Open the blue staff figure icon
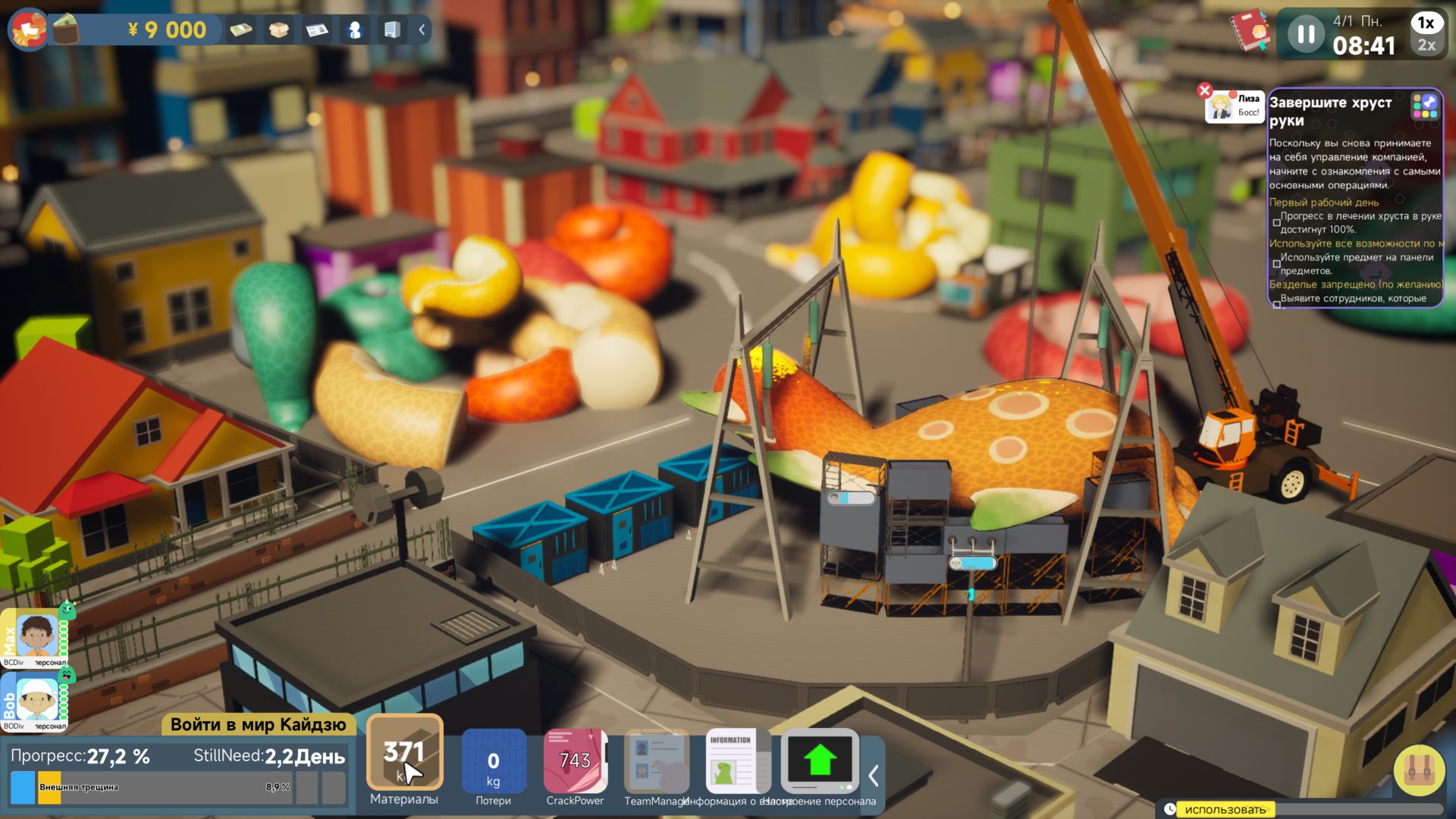 click(x=354, y=30)
